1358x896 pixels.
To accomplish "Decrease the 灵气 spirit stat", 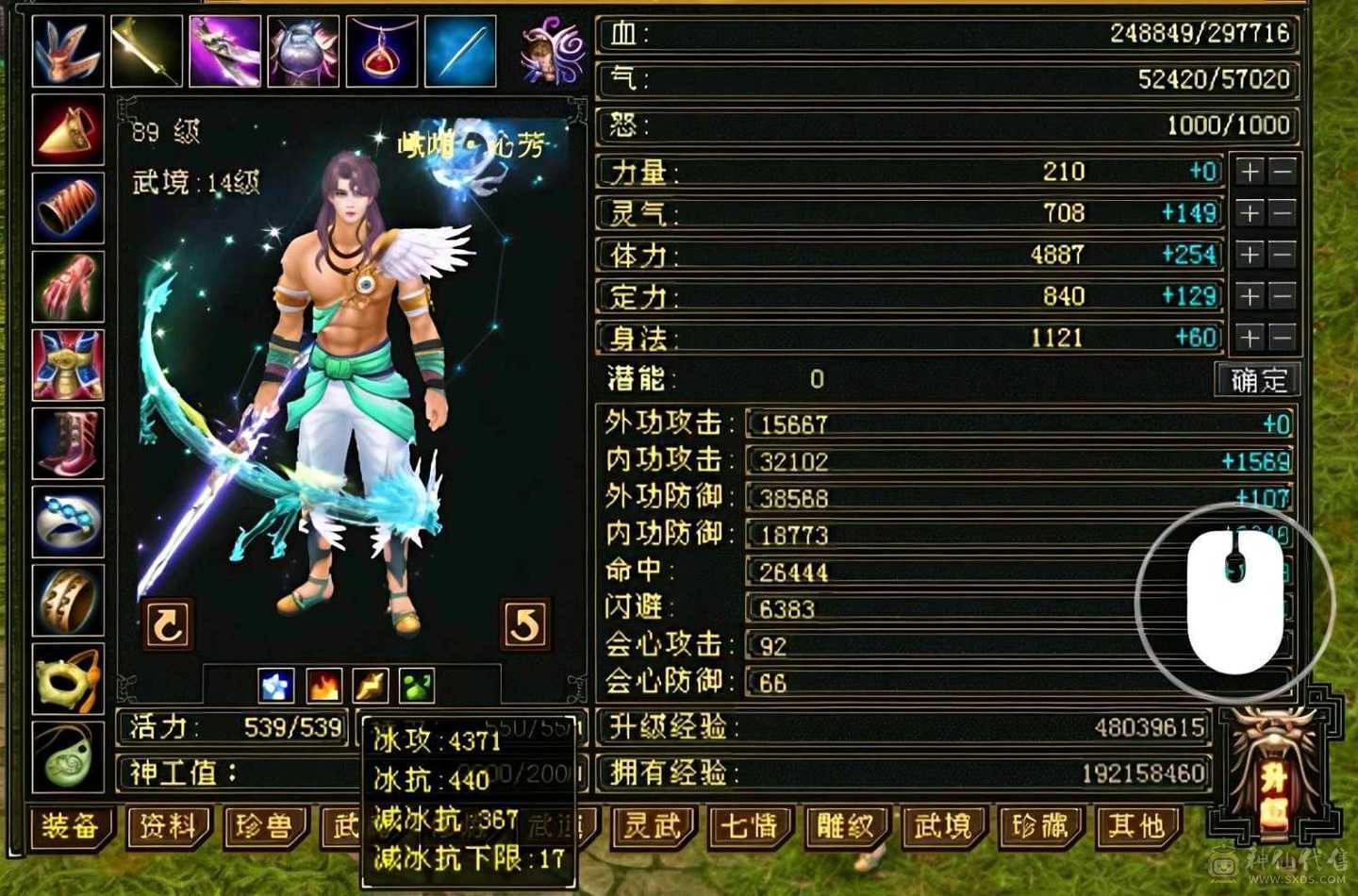I will 1280,212.
